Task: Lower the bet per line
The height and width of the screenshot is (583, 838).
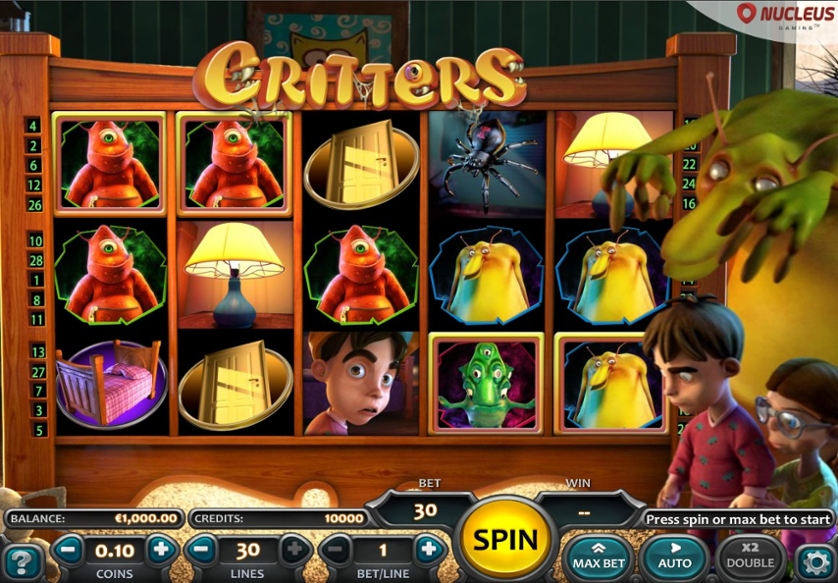Action: pyautogui.click(x=335, y=549)
